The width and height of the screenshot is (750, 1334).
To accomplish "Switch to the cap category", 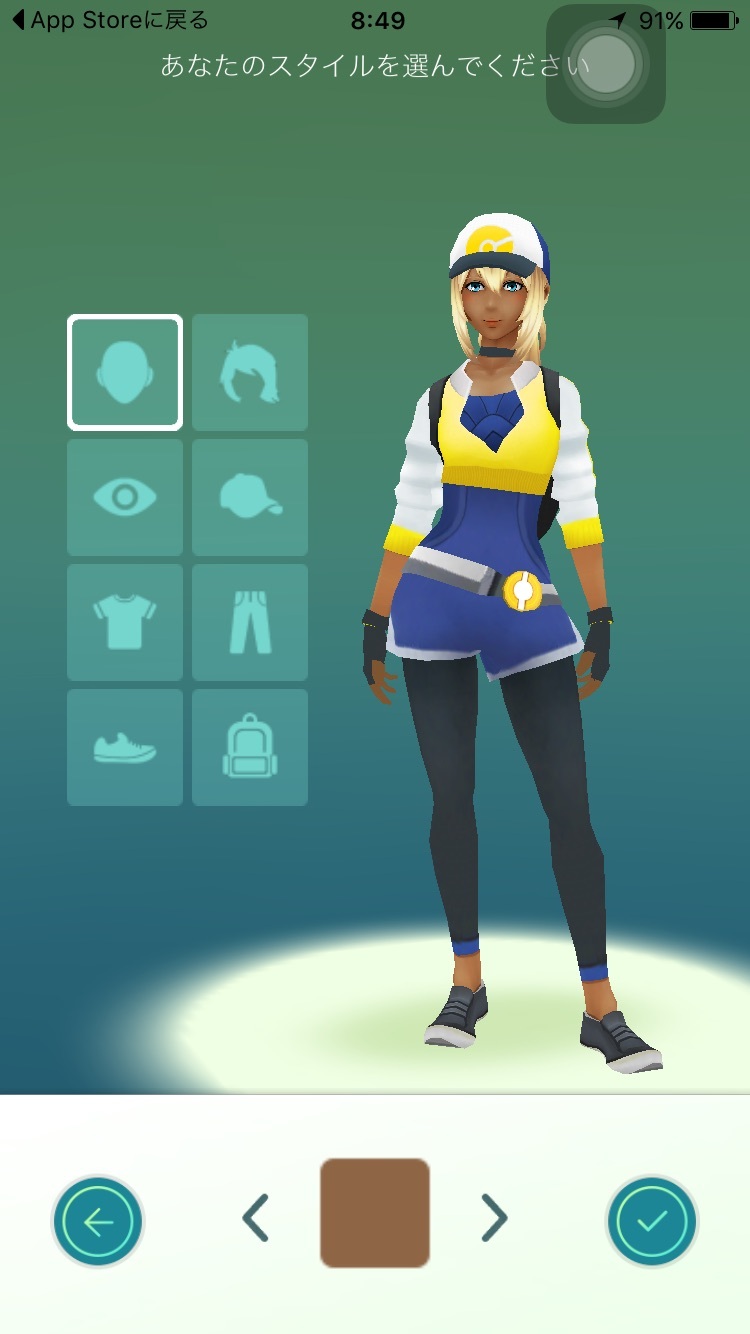I will [250, 497].
